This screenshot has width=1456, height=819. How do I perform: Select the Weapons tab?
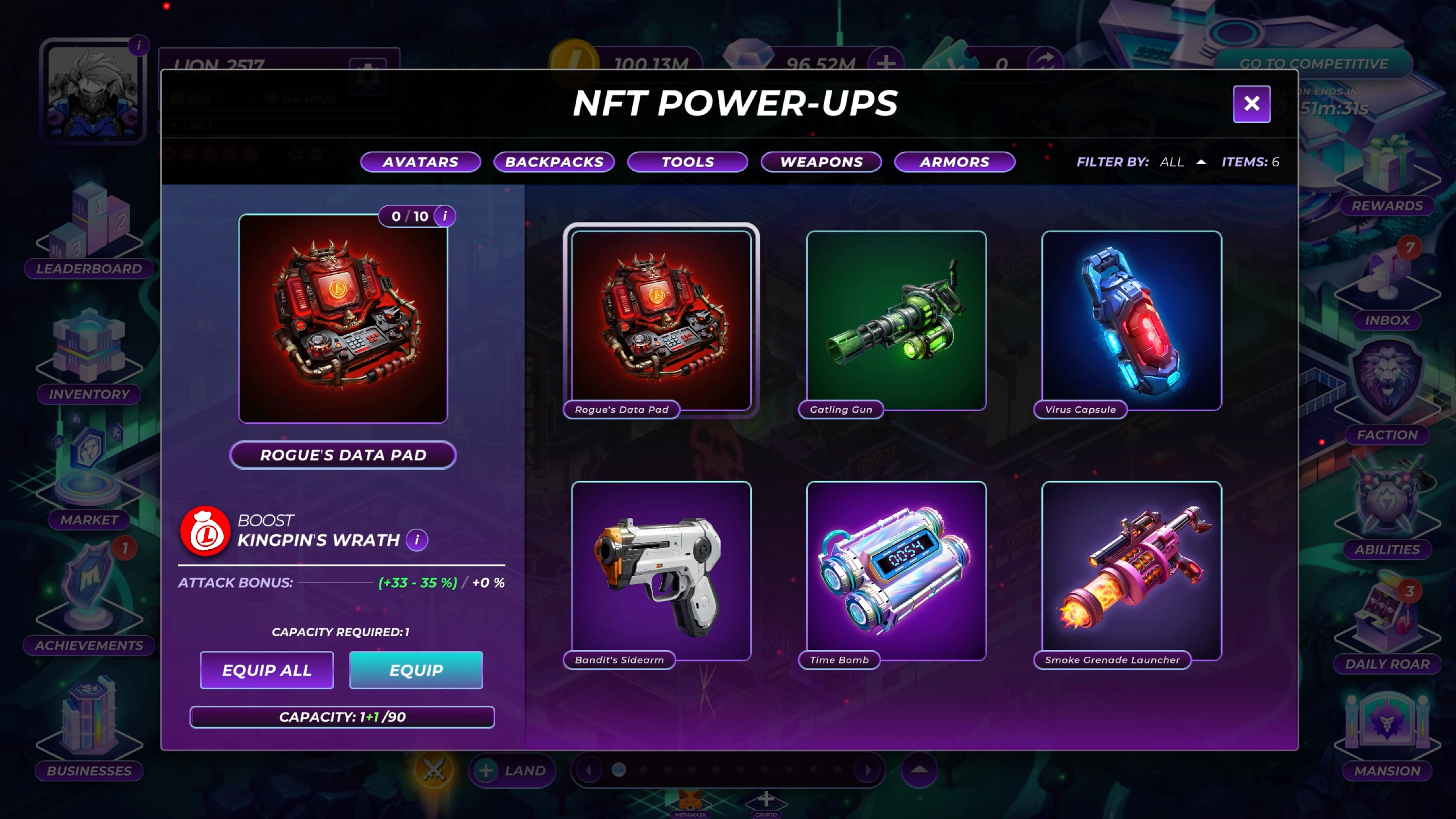tap(821, 162)
